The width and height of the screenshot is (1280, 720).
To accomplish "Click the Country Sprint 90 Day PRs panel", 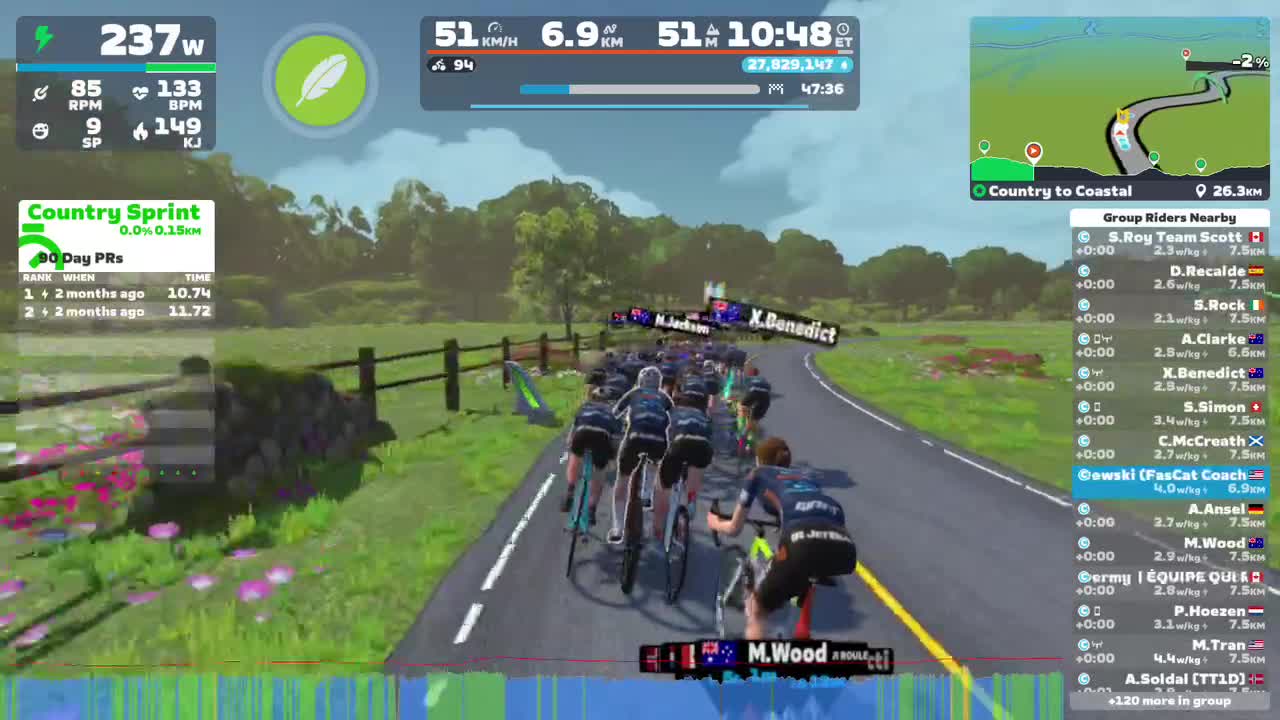I will 114,258.
